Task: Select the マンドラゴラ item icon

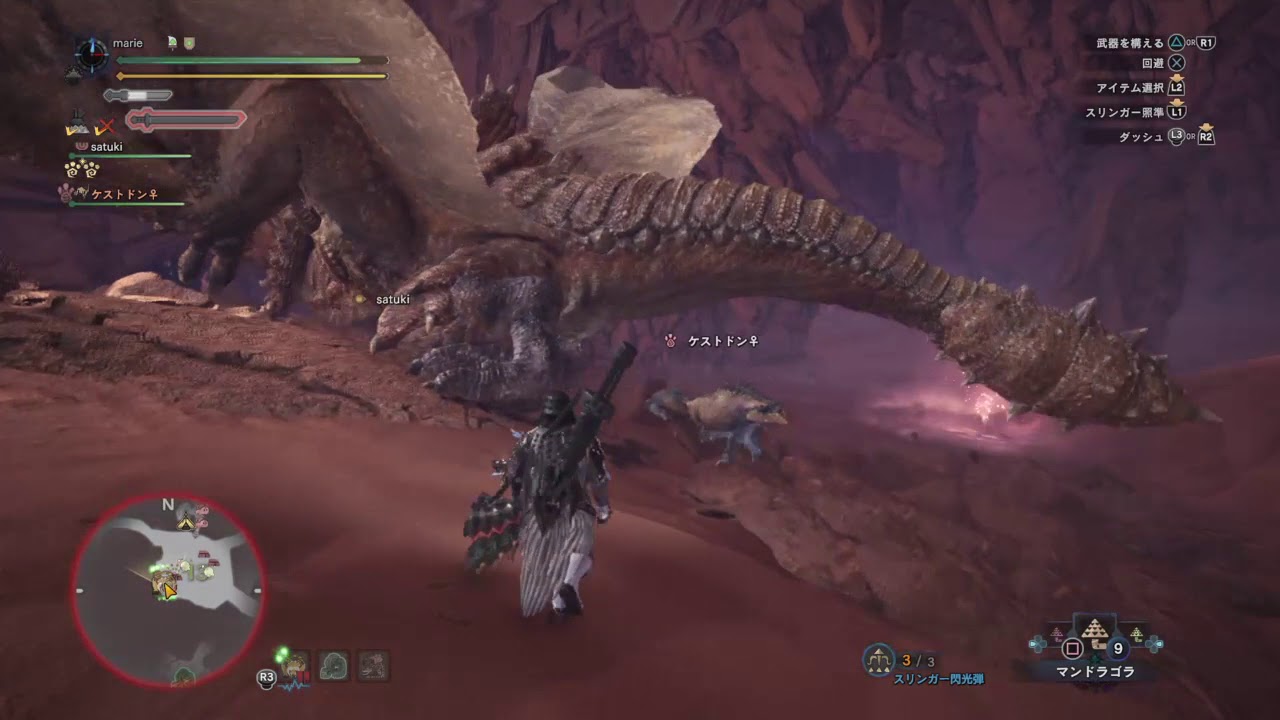Action: pos(1095,633)
